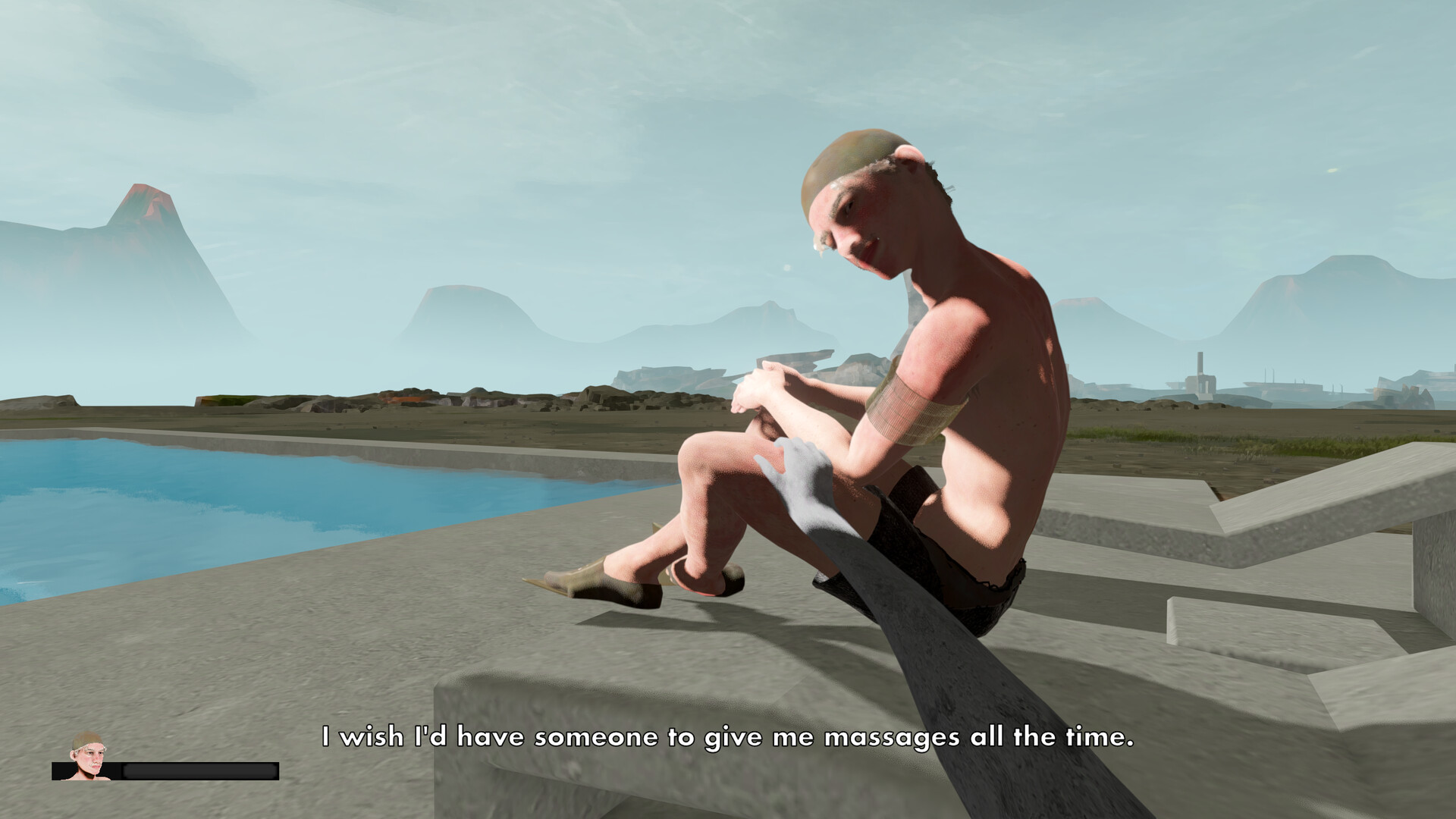Click the character portrait next to the bar
Screen dimensions: 1456x819
point(89,757)
